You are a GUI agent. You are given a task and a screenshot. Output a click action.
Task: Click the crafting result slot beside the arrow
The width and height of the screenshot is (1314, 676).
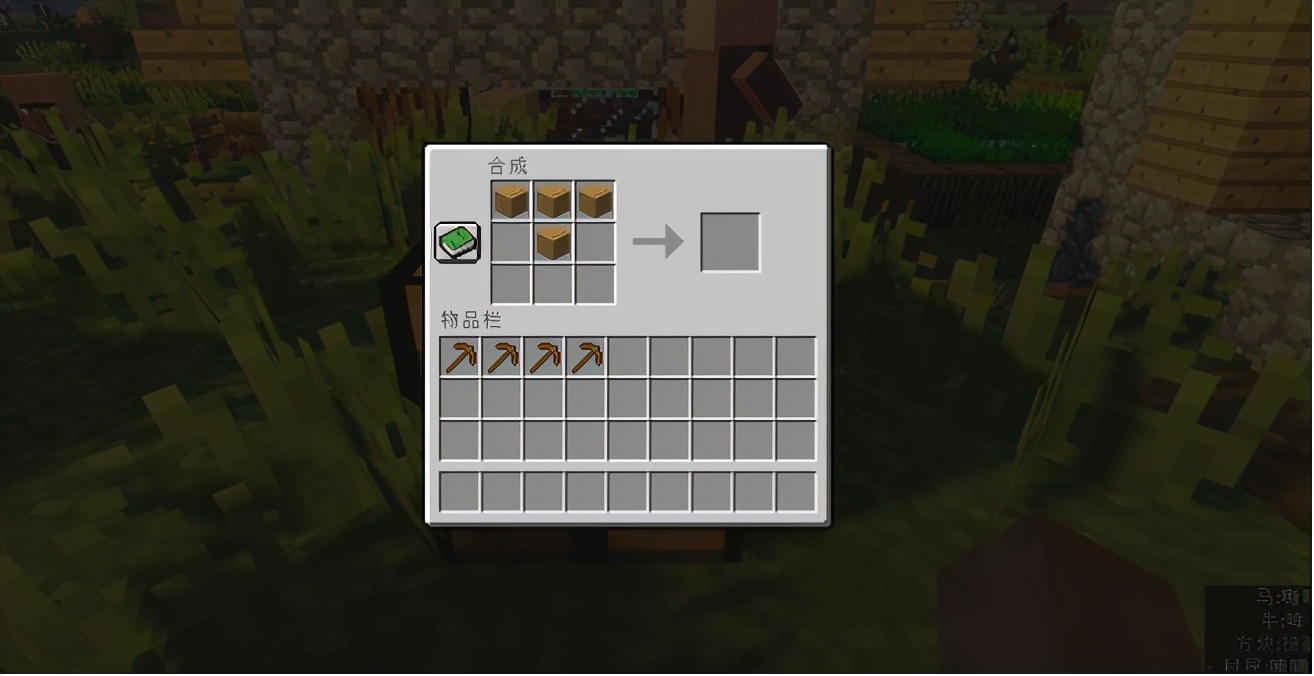pos(730,242)
